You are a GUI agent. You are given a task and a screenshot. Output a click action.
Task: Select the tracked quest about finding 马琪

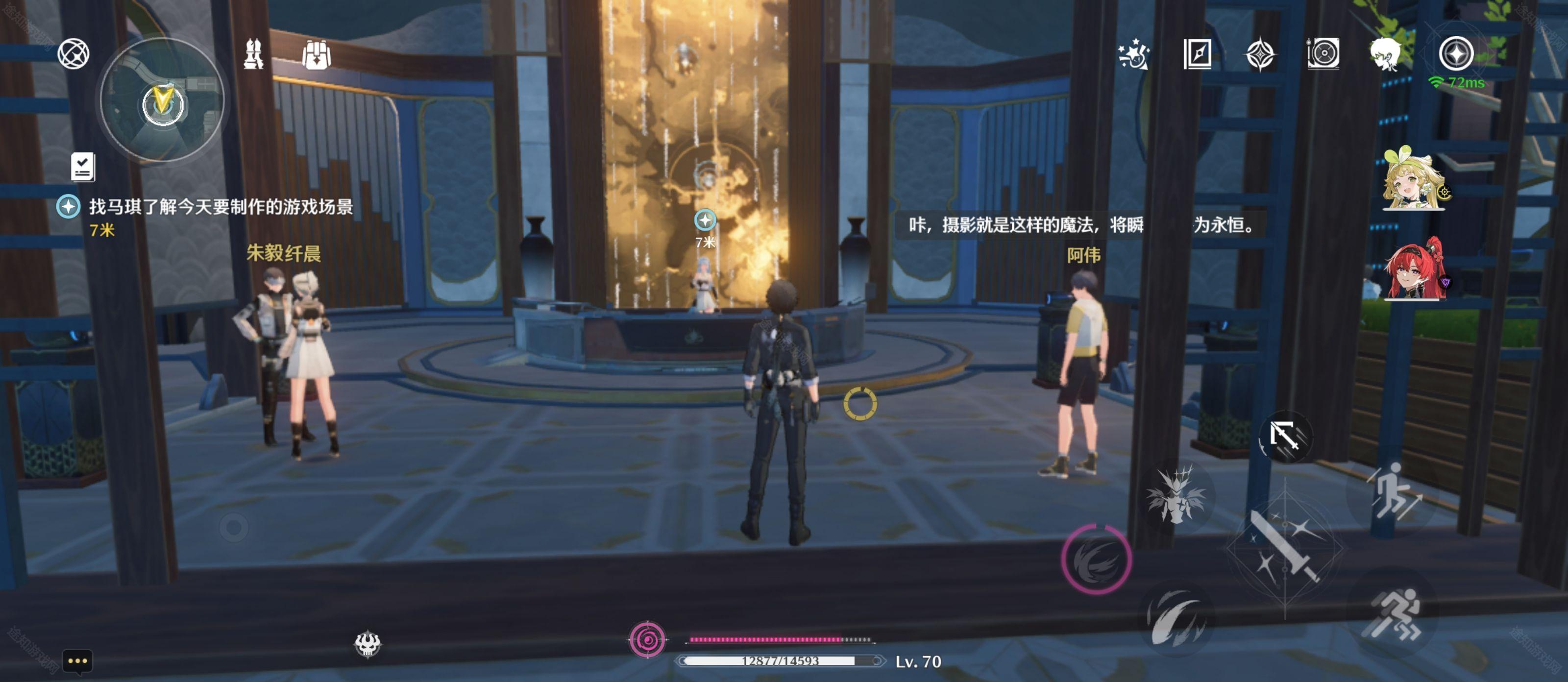point(220,207)
